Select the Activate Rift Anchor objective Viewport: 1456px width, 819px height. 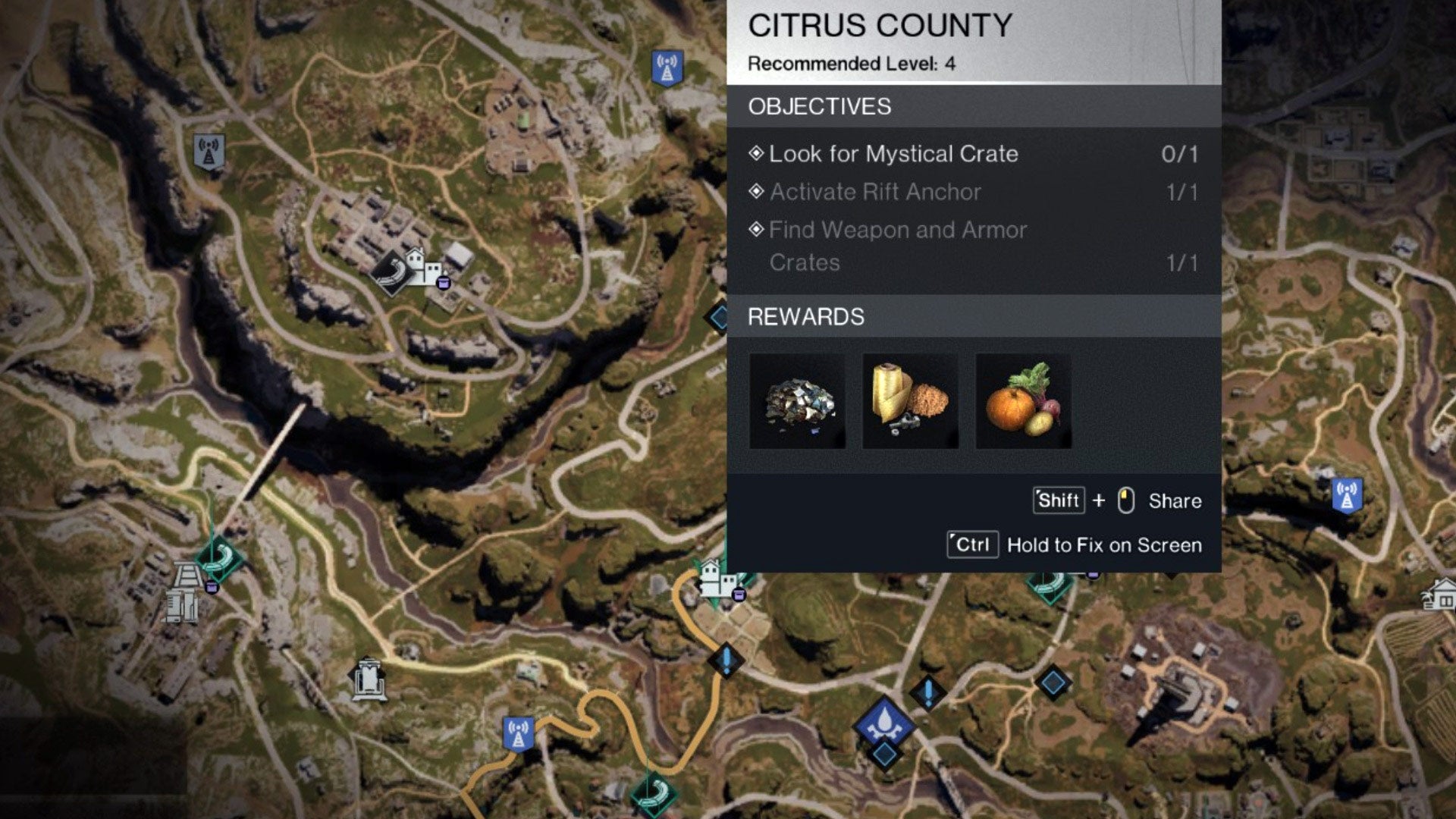(875, 192)
